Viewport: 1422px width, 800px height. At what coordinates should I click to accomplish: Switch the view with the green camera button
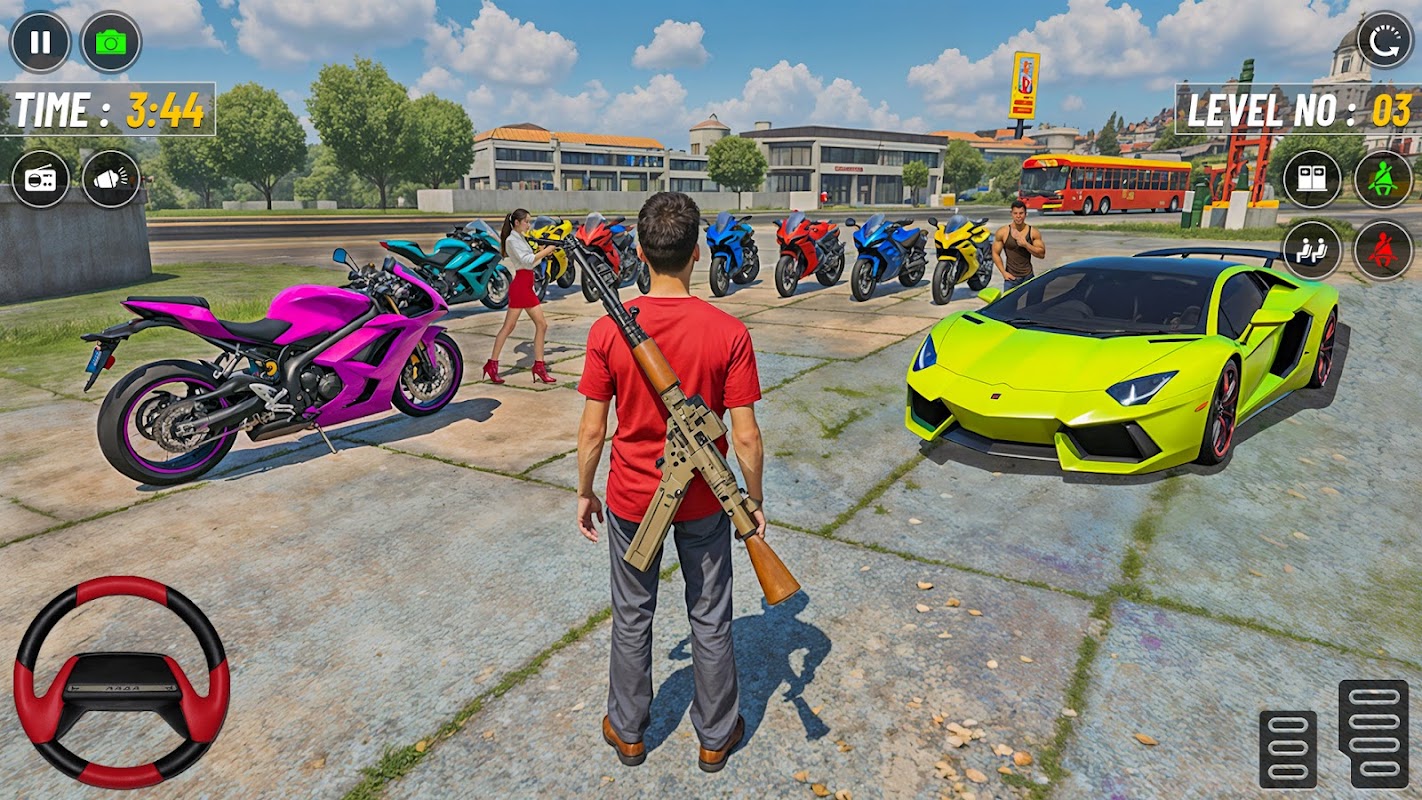(x=111, y=42)
